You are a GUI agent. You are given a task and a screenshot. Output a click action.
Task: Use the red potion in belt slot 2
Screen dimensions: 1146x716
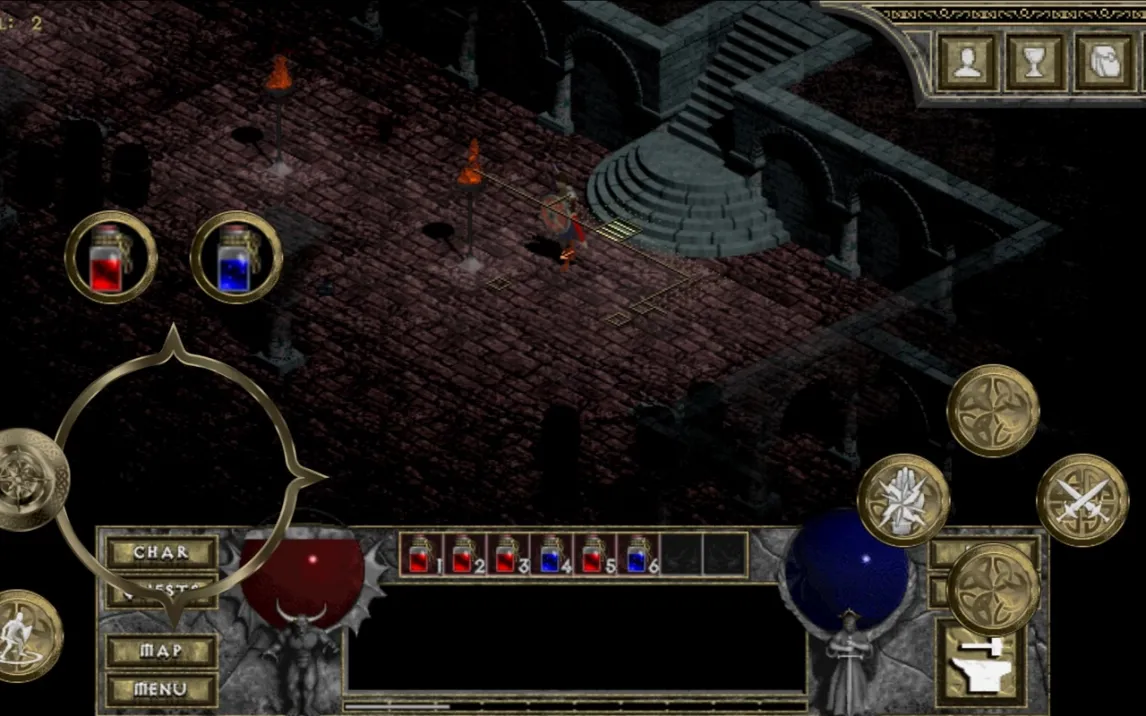click(x=465, y=554)
